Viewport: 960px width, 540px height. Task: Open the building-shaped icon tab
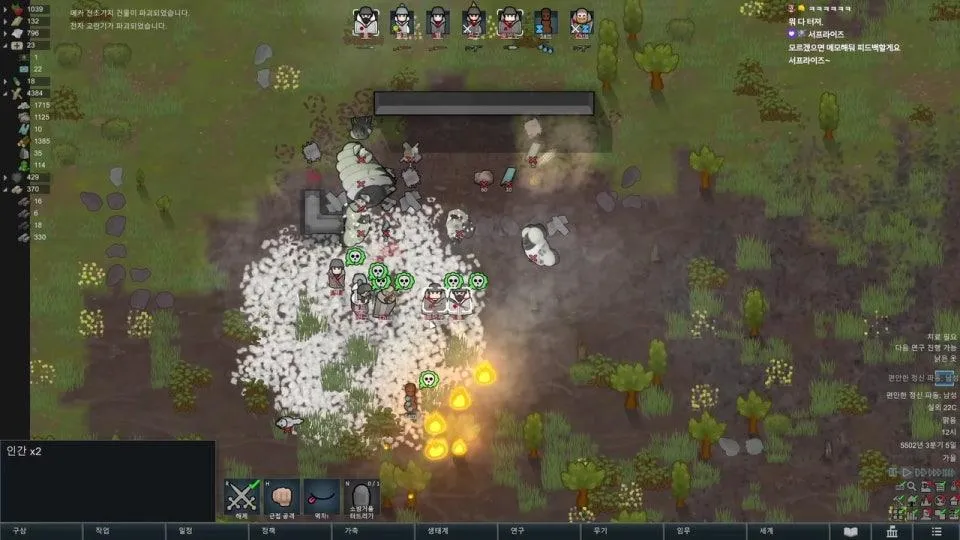(x=893, y=531)
